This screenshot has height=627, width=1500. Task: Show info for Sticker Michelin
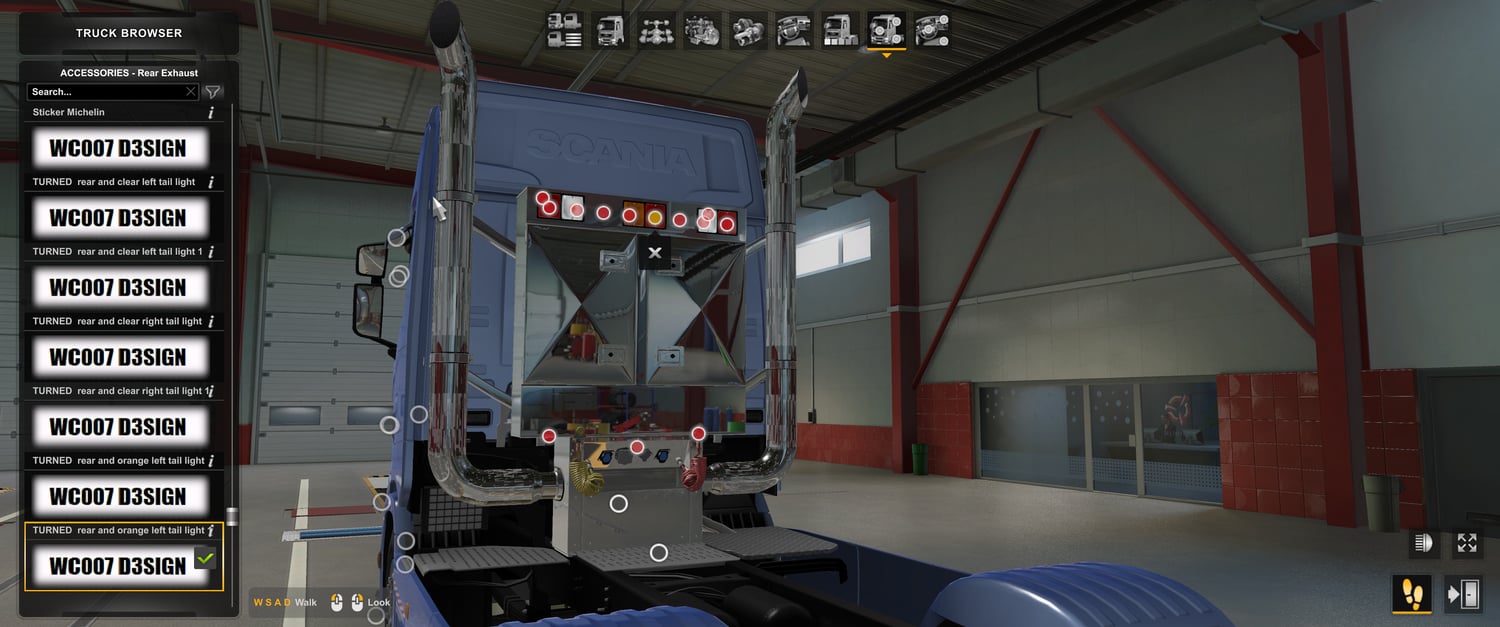click(211, 113)
